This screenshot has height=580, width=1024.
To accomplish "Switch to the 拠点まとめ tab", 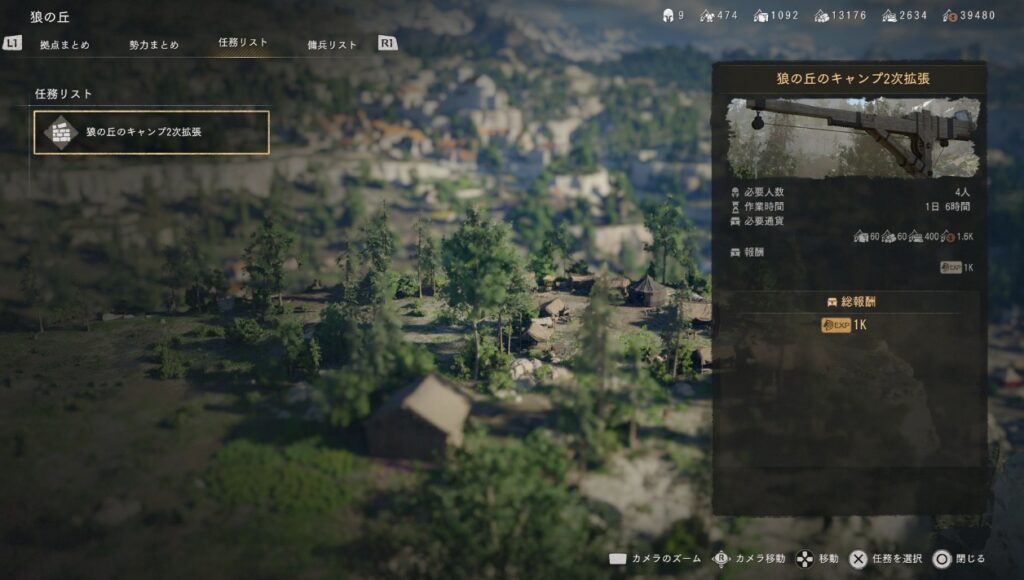I will pos(64,45).
